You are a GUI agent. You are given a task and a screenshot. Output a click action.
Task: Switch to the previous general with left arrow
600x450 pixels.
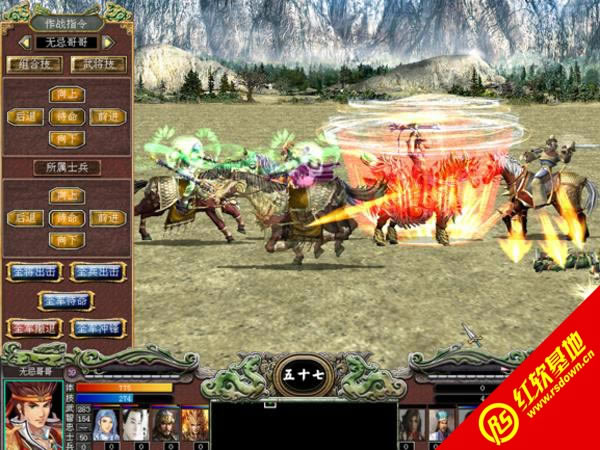tap(24, 42)
